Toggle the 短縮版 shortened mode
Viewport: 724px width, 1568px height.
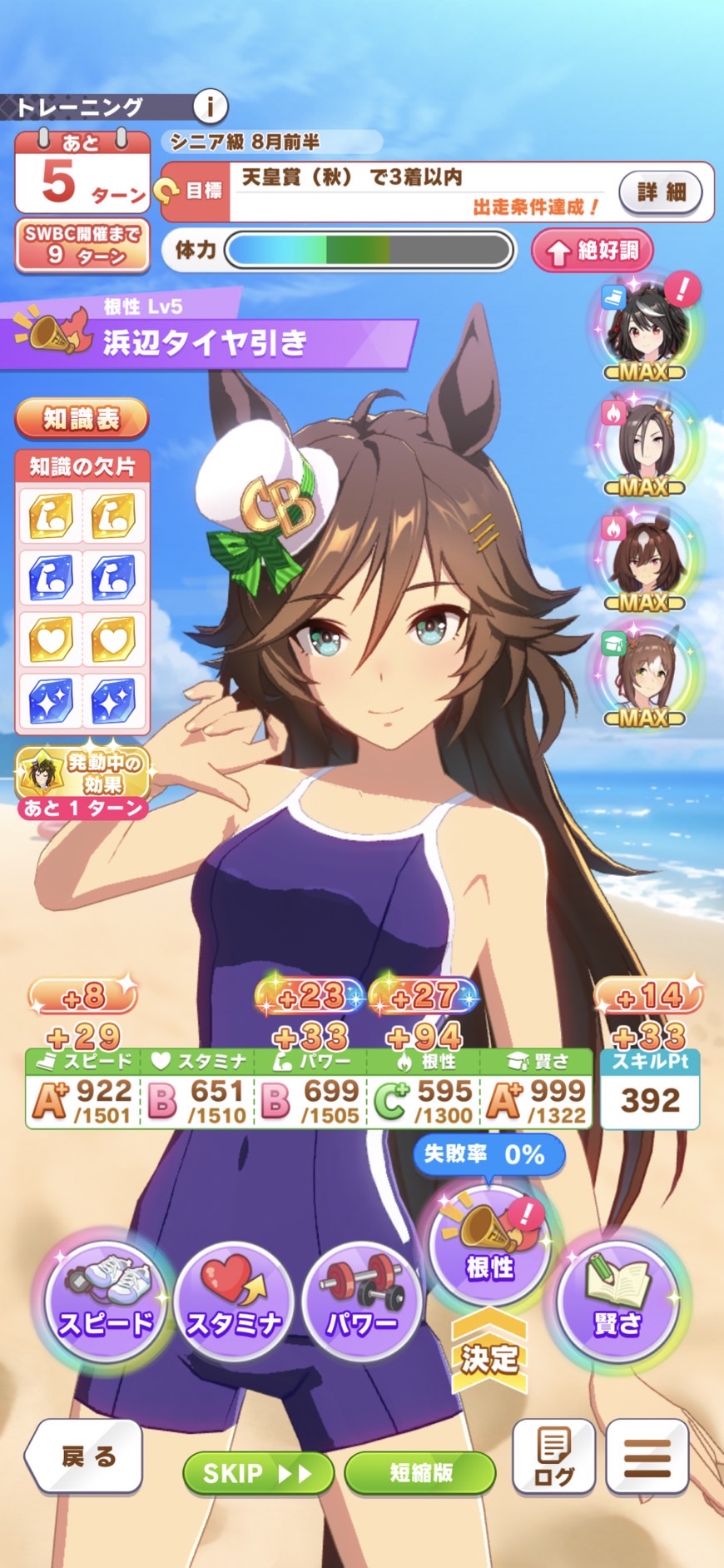420,1473
